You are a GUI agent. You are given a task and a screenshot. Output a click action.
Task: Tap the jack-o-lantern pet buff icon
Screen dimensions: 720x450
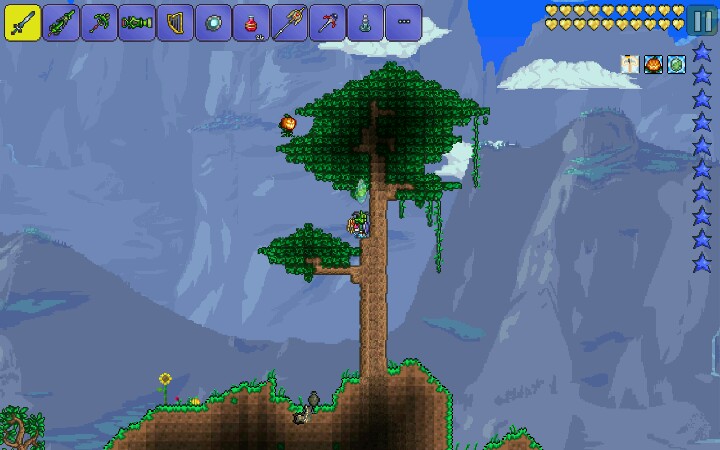click(653, 65)
